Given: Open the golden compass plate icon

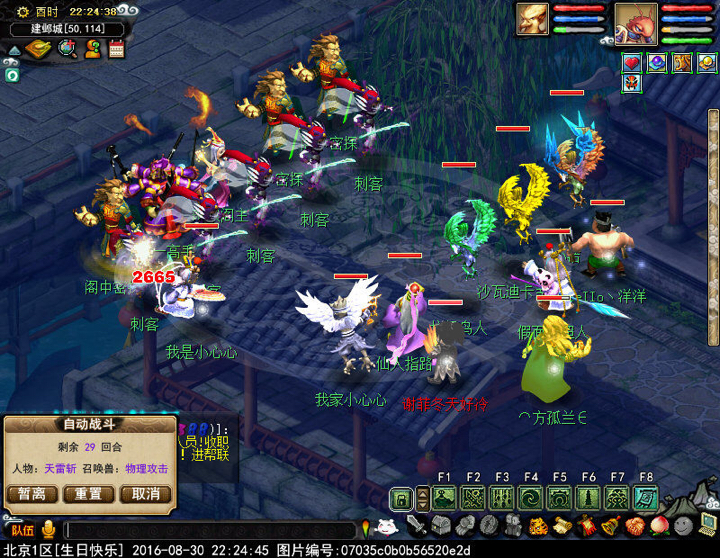Looking at the screenshot, I should [38, 49].
